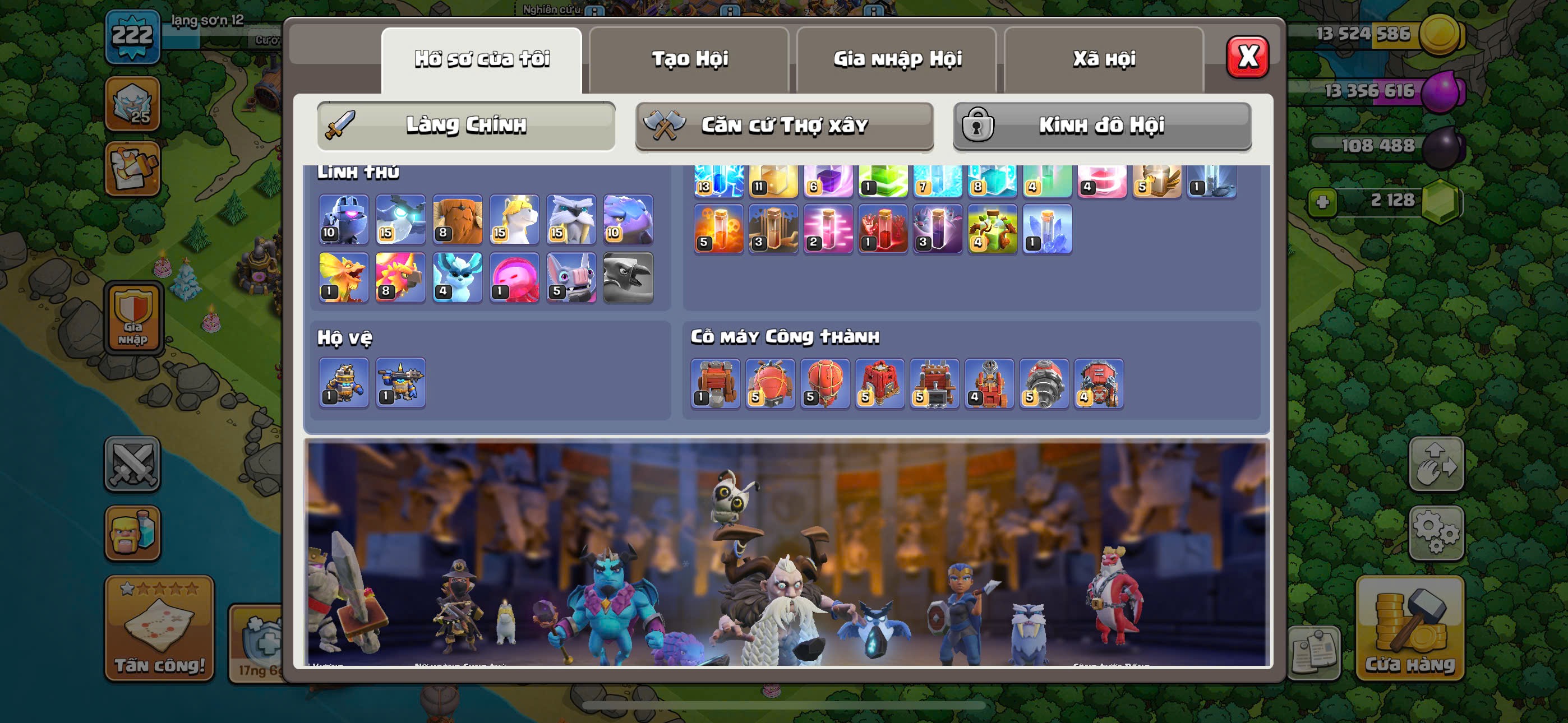1568x723 pixels.
Task: Tap the Tấn công! attack button
Action: click(x=159, y=628)
